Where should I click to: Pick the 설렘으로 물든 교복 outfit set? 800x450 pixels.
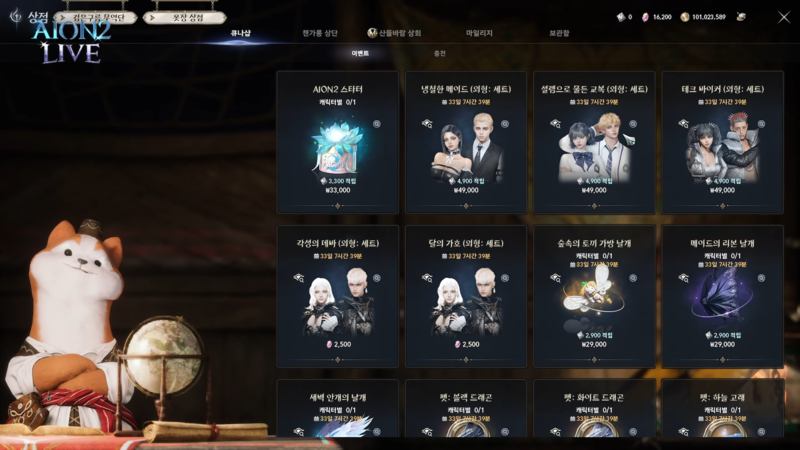click(594, 141)
